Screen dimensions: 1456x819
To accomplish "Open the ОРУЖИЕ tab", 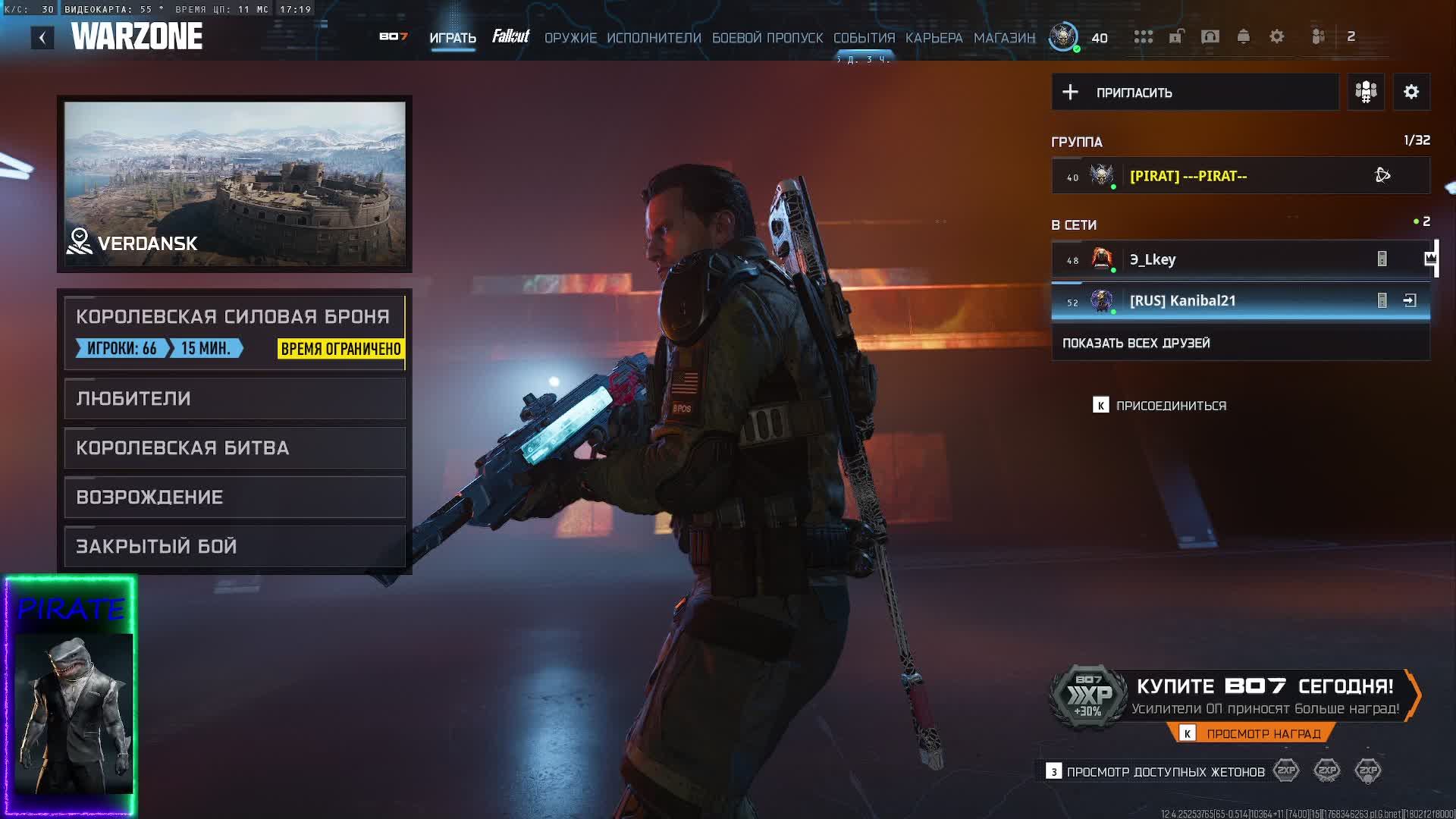I will coord(570,38).
